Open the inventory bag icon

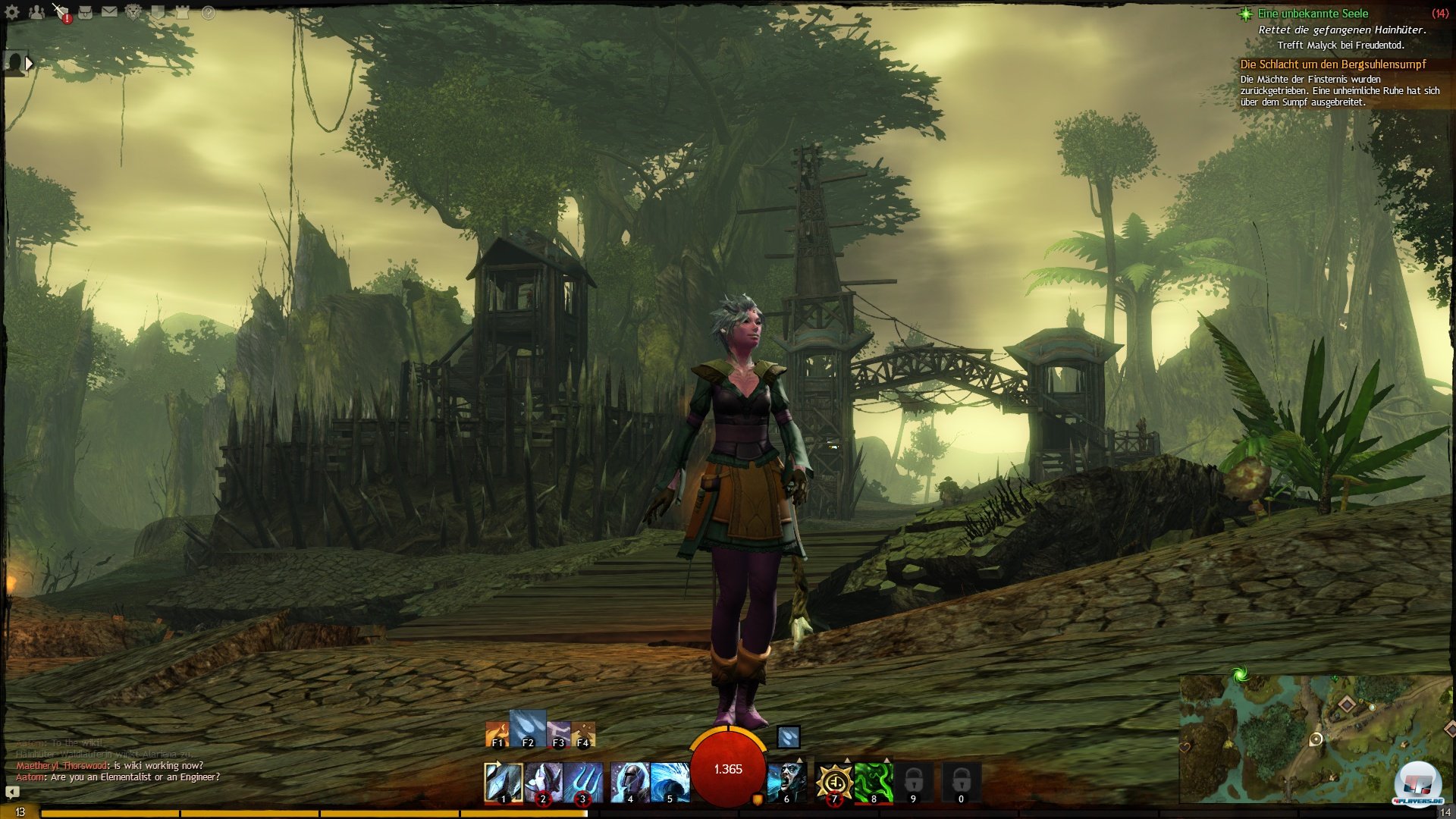click(85, 12)
